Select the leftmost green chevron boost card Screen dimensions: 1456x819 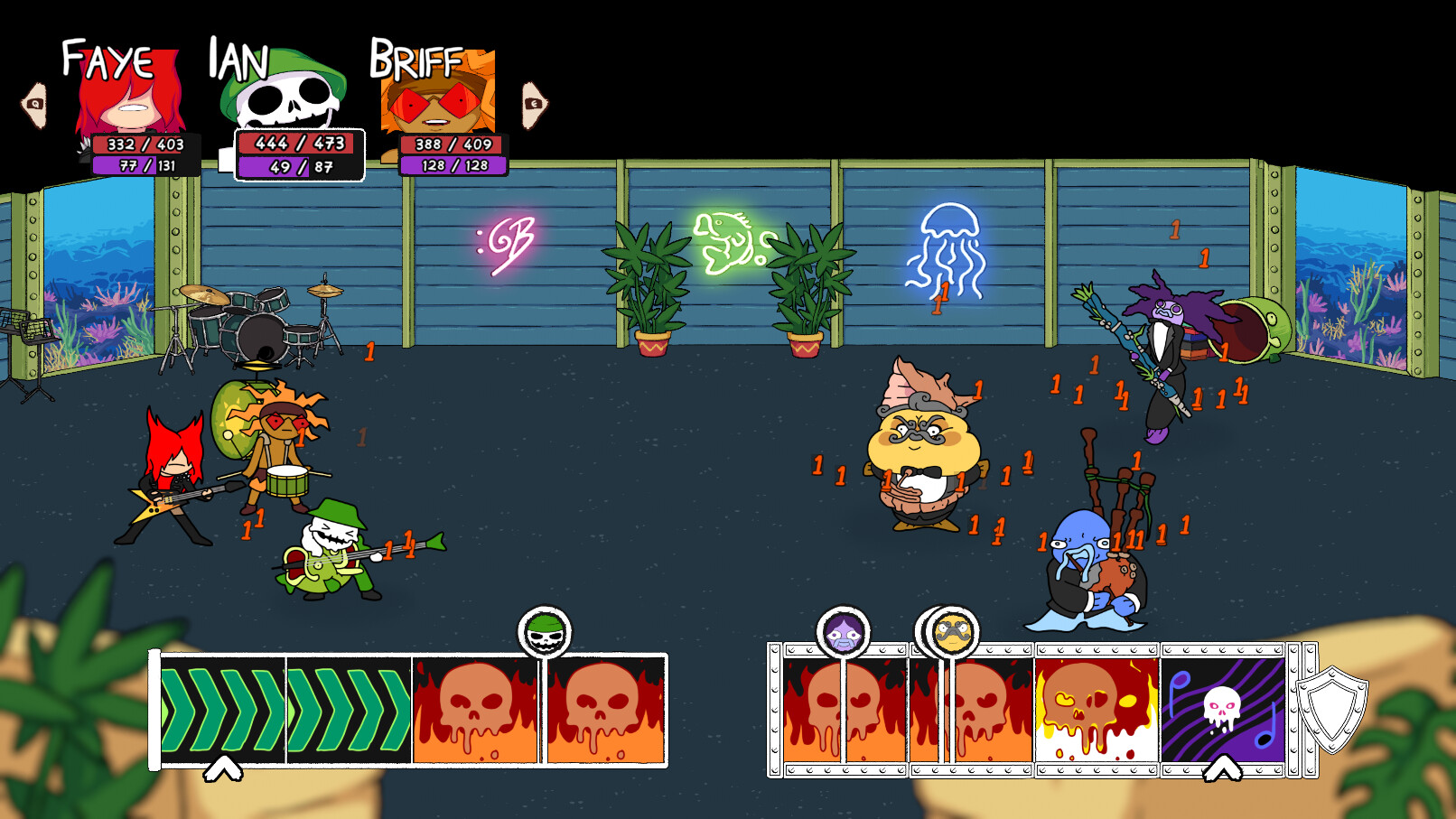(x=221, y=709)
